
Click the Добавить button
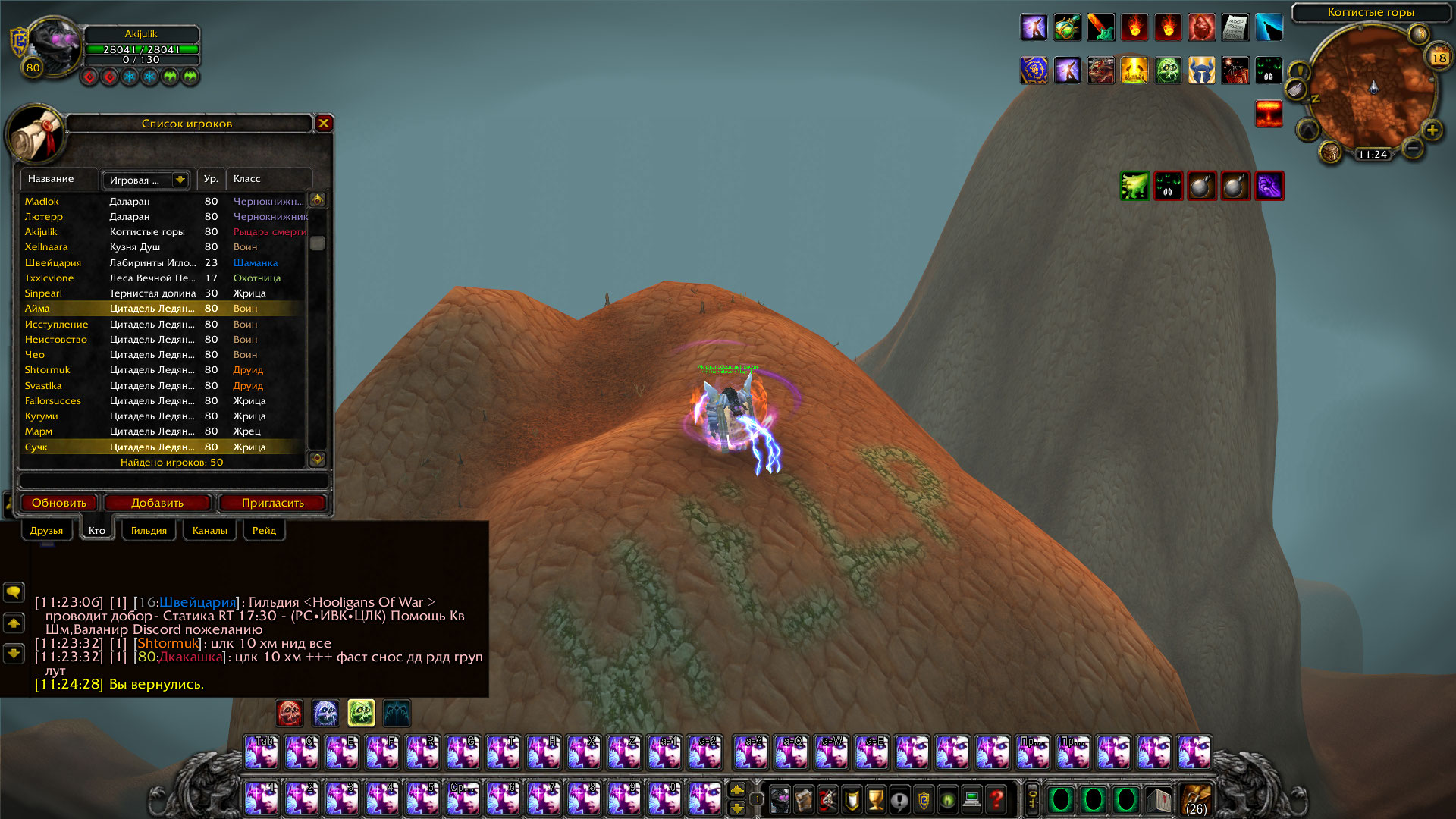pos(157,503)
